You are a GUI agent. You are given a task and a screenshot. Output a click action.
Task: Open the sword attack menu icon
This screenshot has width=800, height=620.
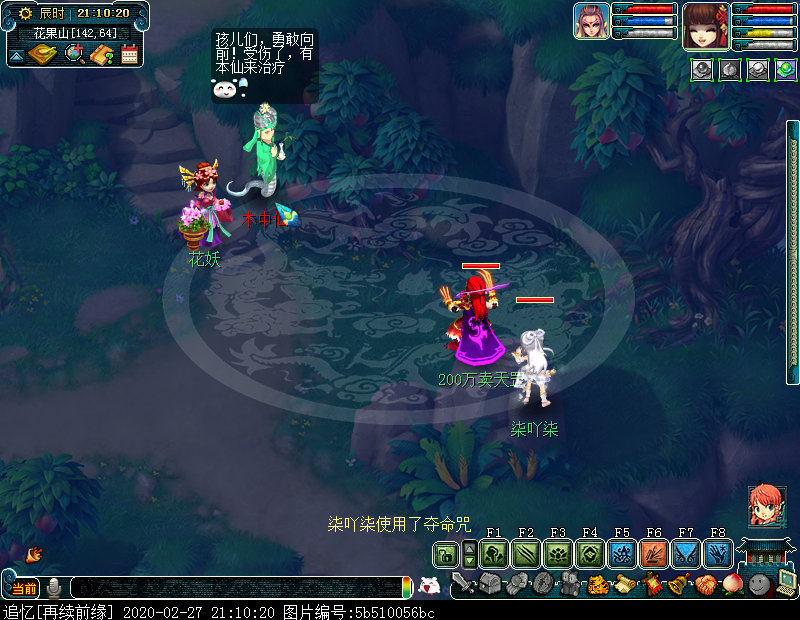pyautogui.click(x=461, y=584)
